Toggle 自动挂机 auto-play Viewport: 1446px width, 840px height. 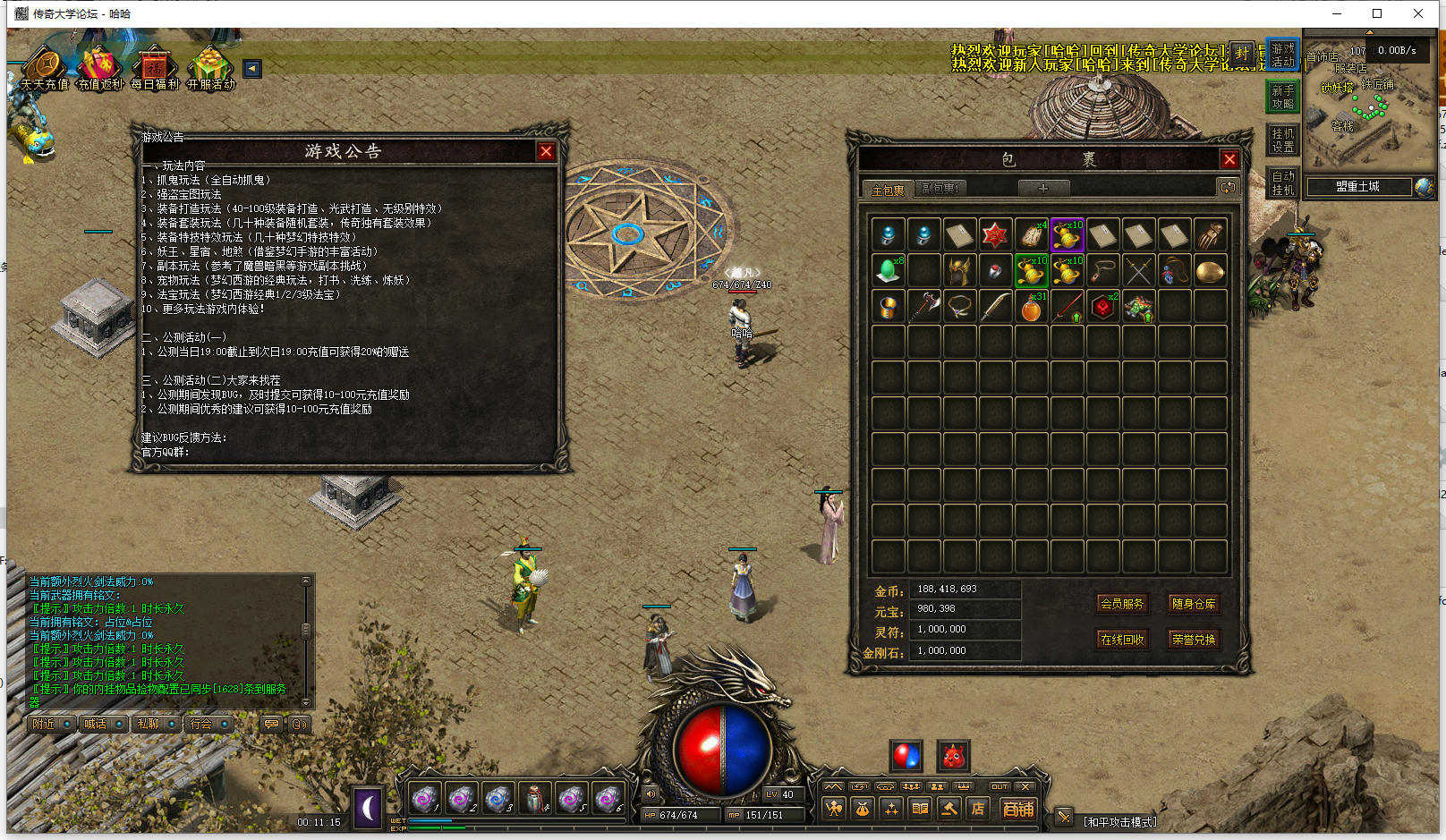tap(1283, 183)
